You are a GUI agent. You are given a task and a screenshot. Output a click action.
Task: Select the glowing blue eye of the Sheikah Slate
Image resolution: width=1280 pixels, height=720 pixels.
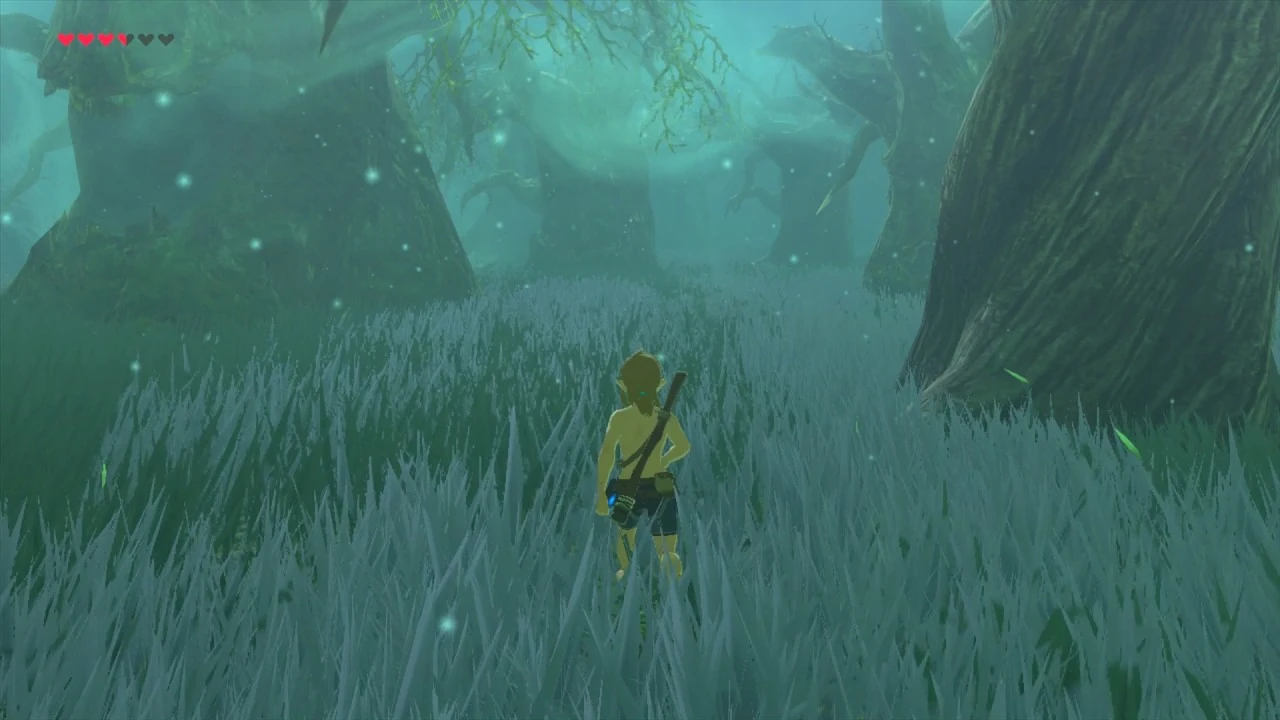pos(614,497)
